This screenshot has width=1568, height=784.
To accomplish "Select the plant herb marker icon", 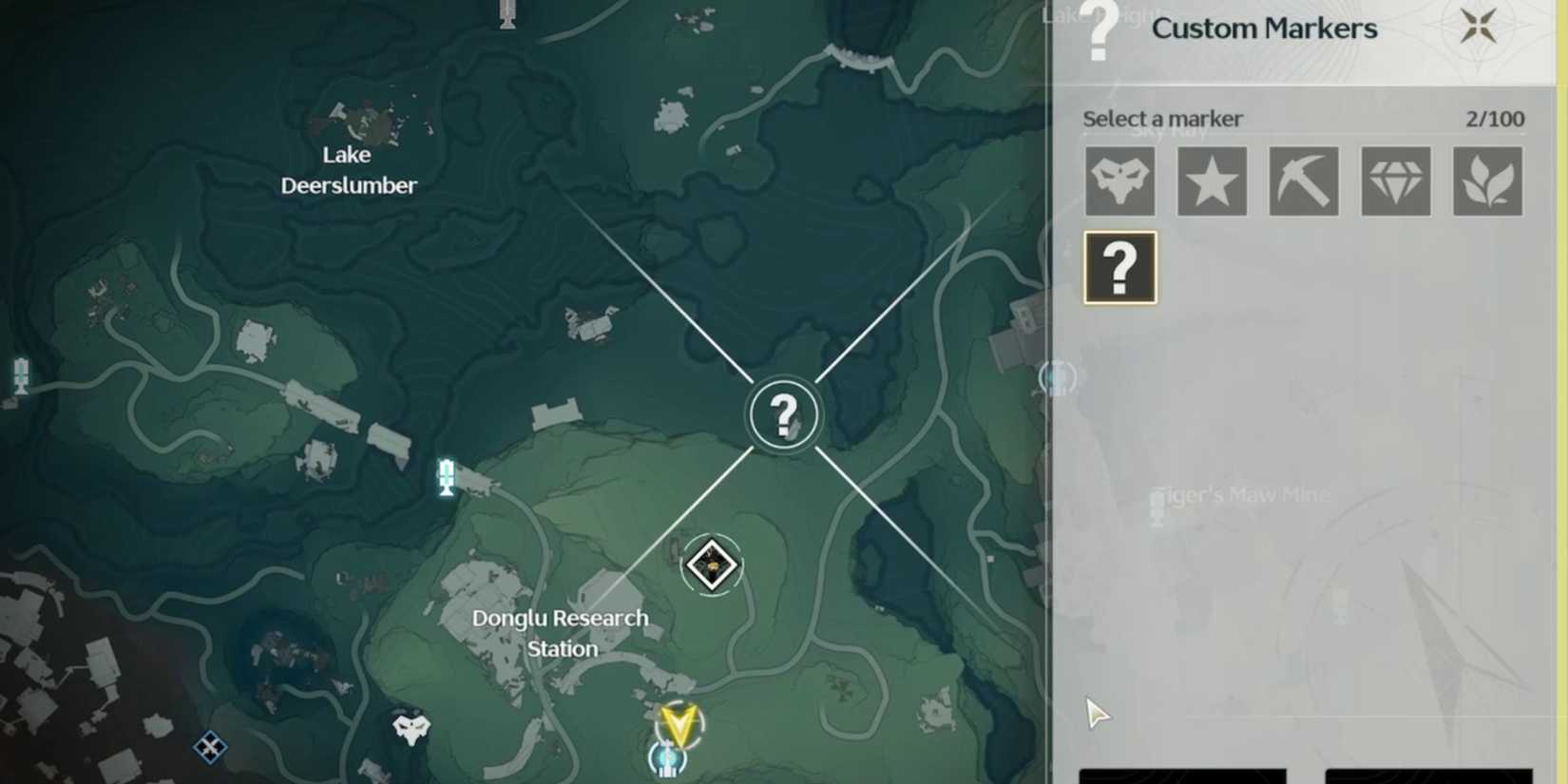I will pos(1487,181).
